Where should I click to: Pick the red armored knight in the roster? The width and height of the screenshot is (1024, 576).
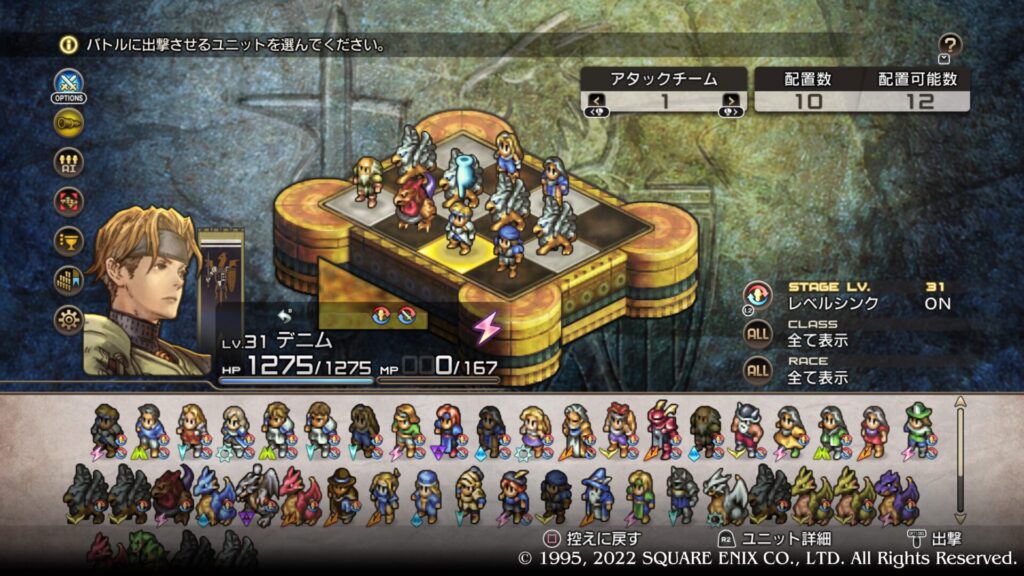[661, 428]
